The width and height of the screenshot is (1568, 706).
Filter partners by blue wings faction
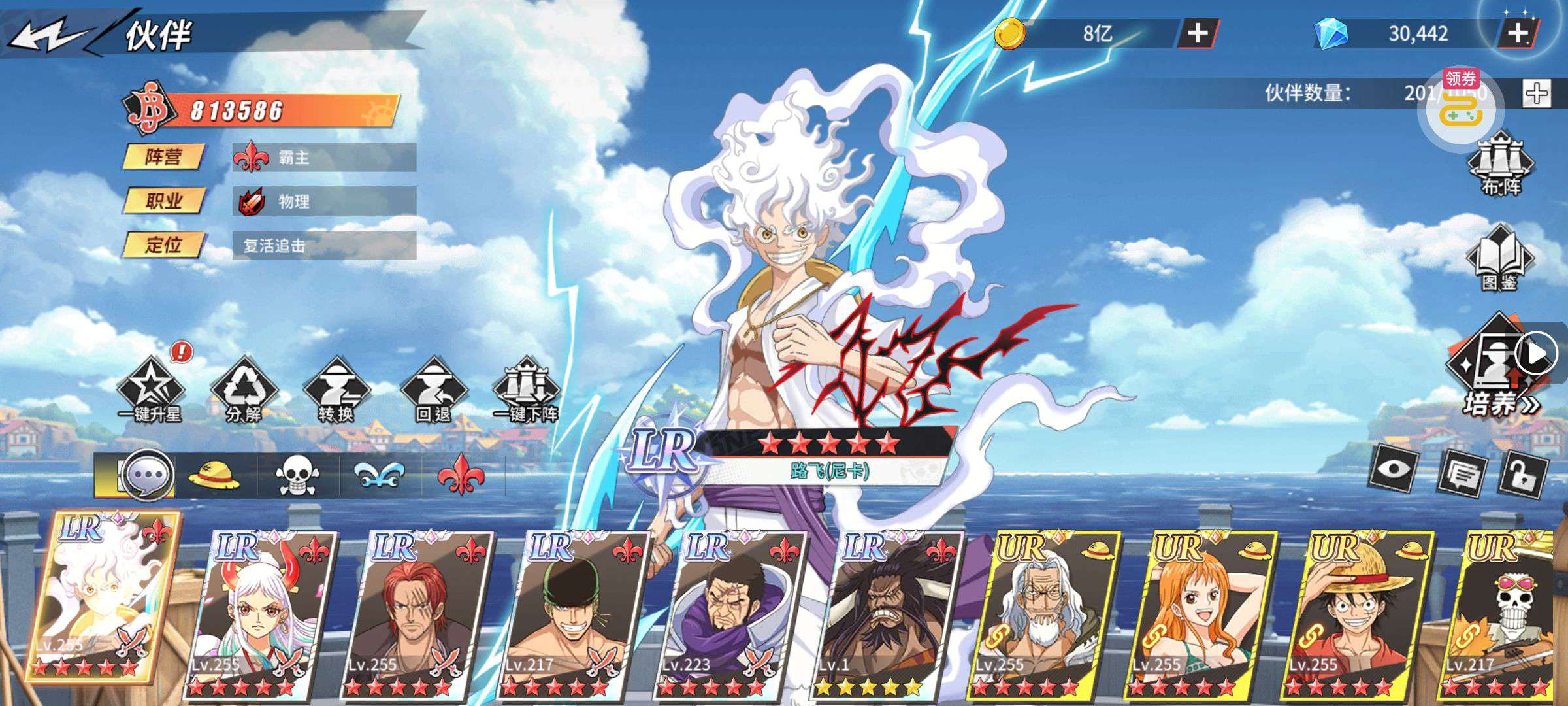pos(380,475)
